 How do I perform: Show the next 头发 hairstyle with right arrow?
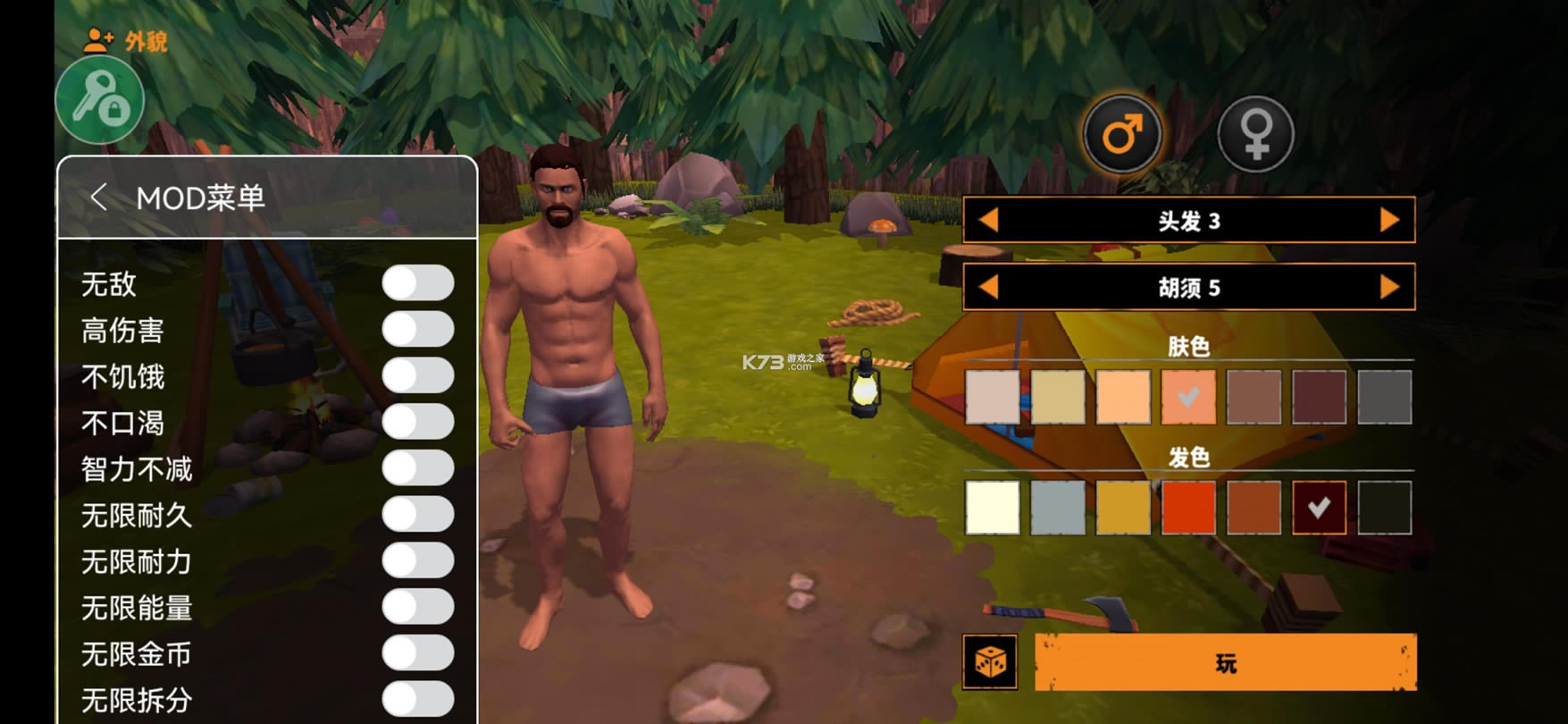pyautogui.click(x=1389, y=220)
